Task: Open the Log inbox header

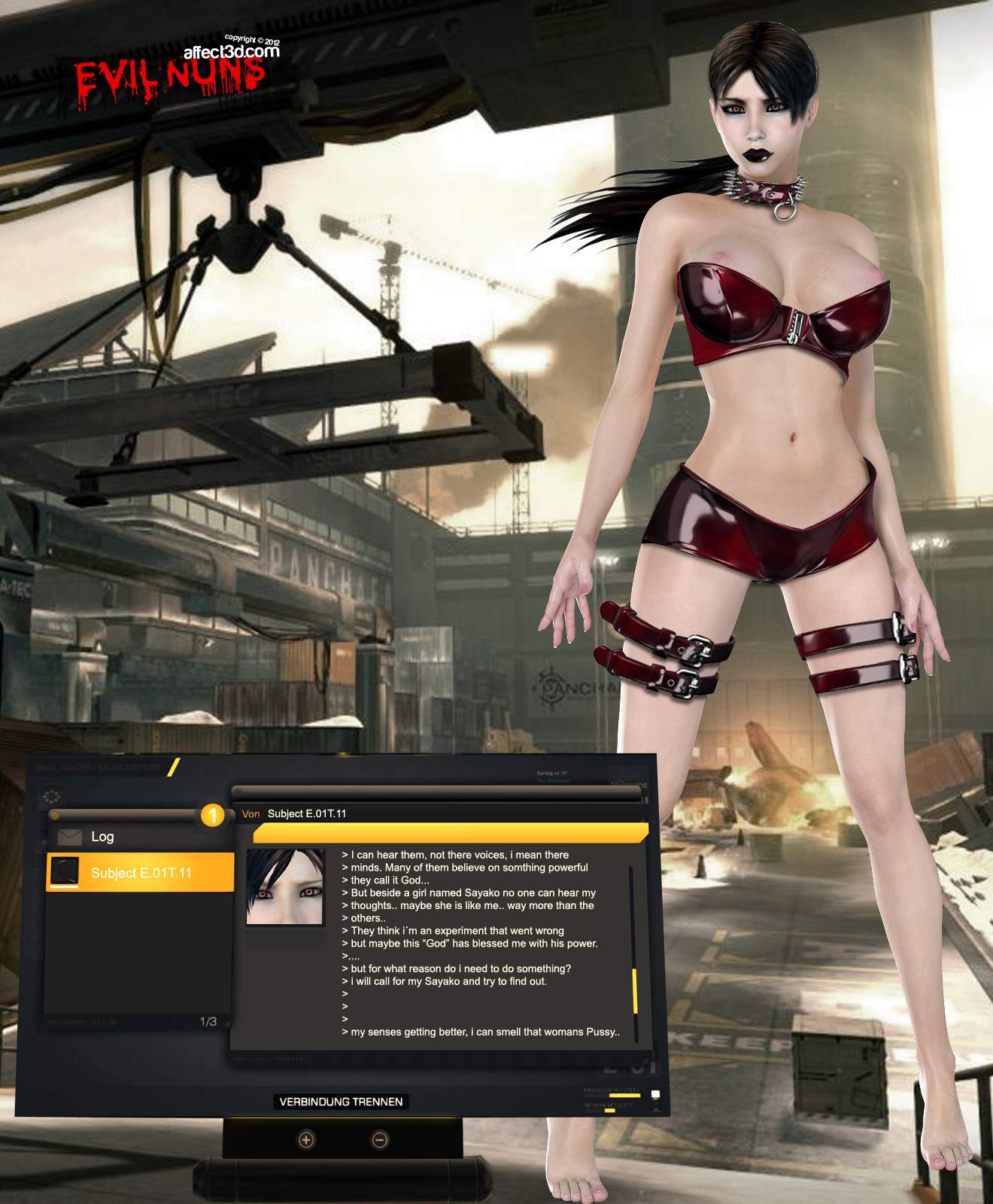Action: click(x=102, y=837)
